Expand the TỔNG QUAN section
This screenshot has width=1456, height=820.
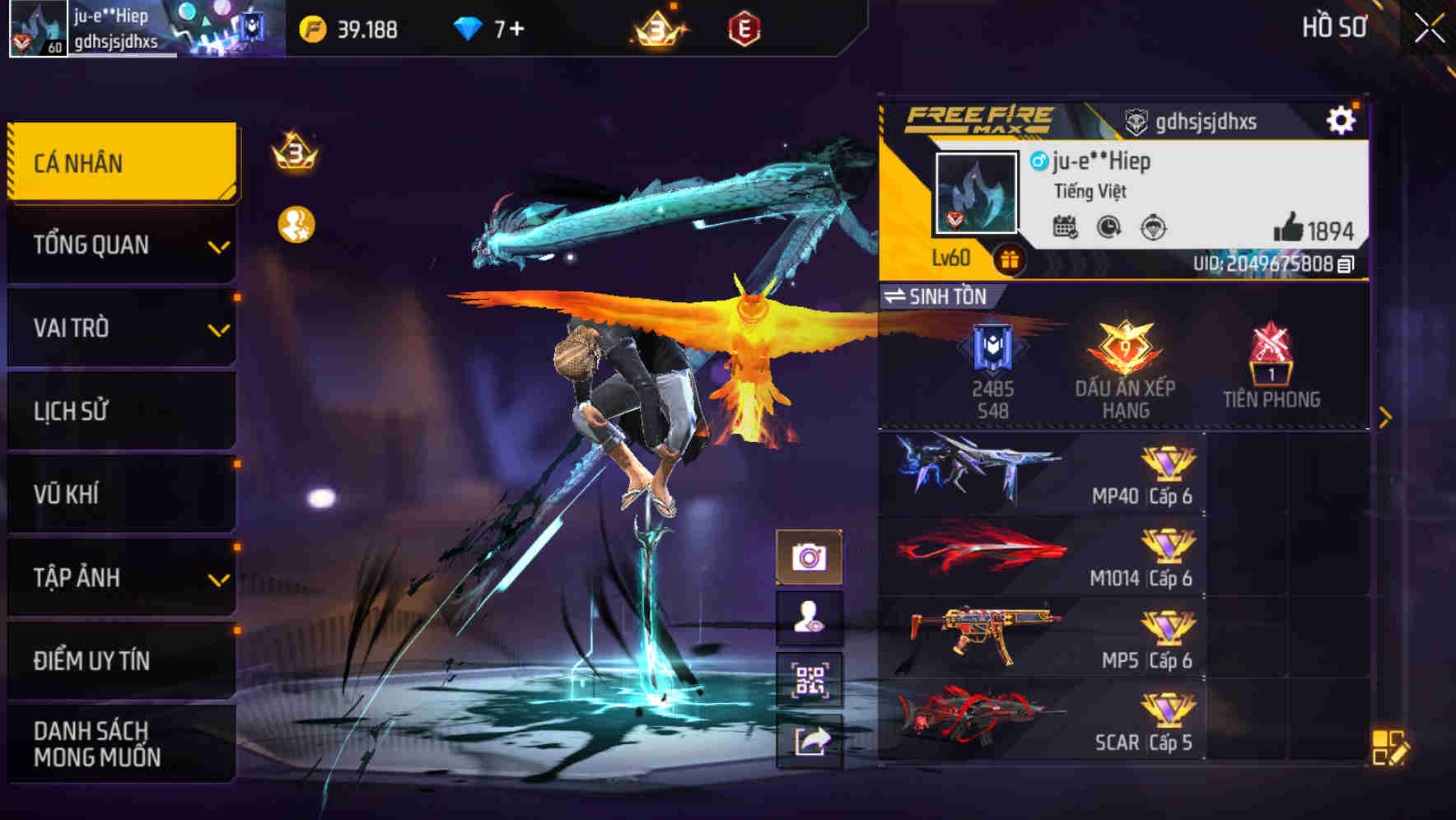pos(120,245)
